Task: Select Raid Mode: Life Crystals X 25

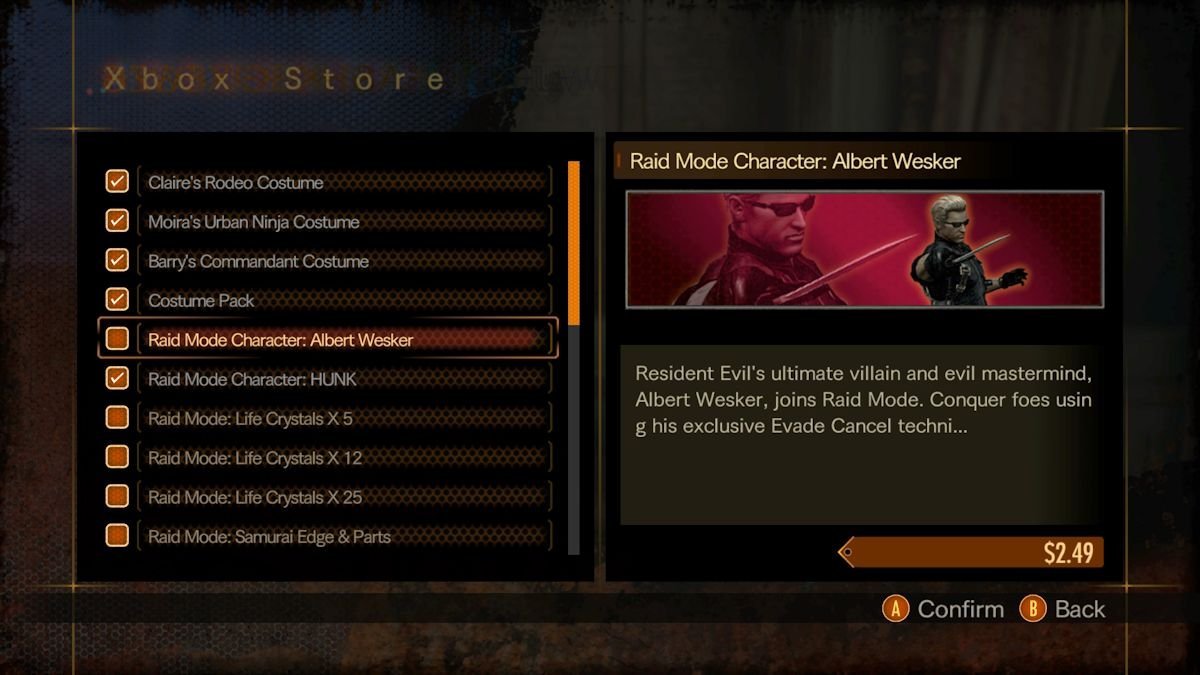Action: [x=343, y=497]
